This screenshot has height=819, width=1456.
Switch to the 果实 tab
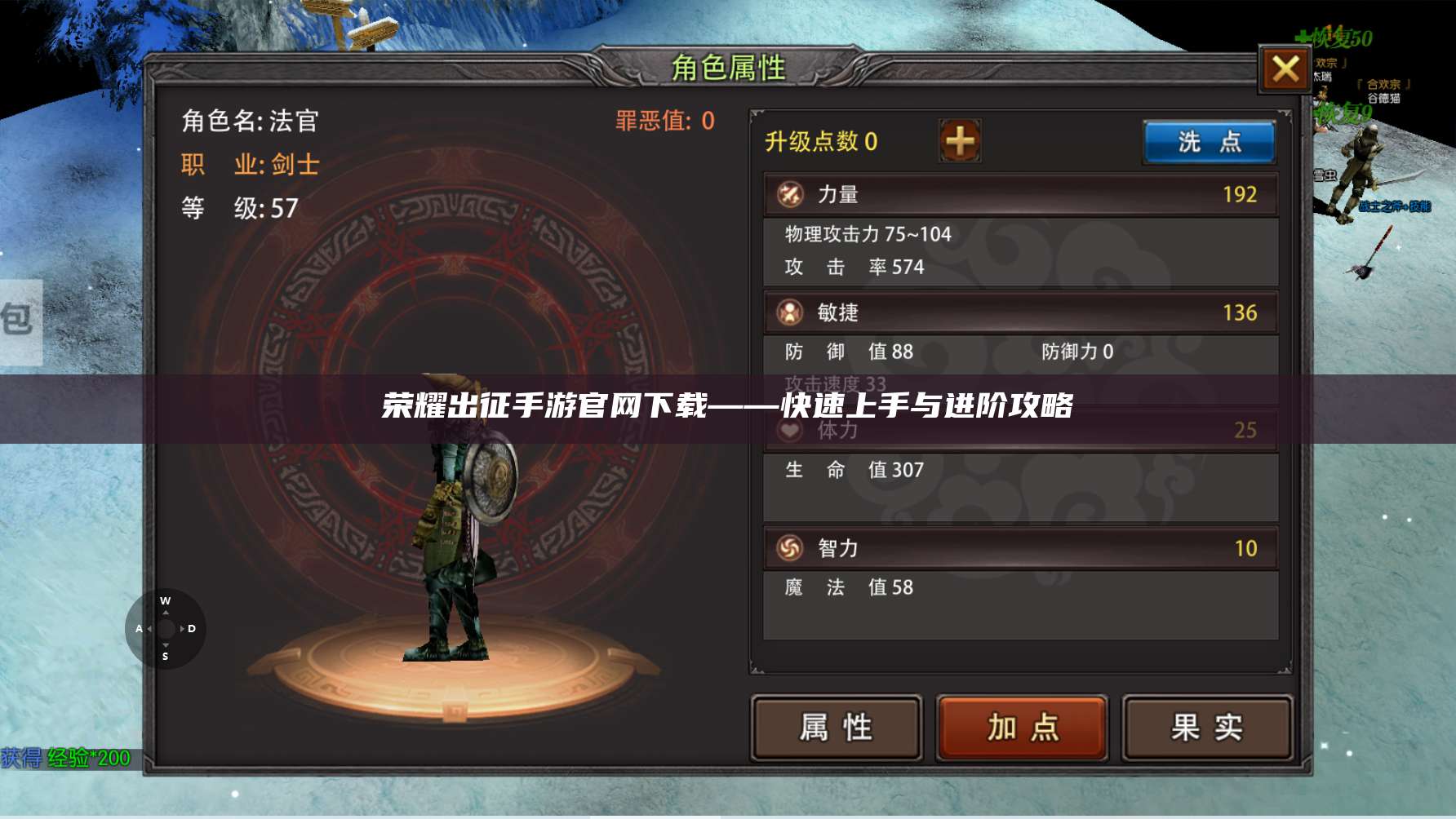(1205, 724)
